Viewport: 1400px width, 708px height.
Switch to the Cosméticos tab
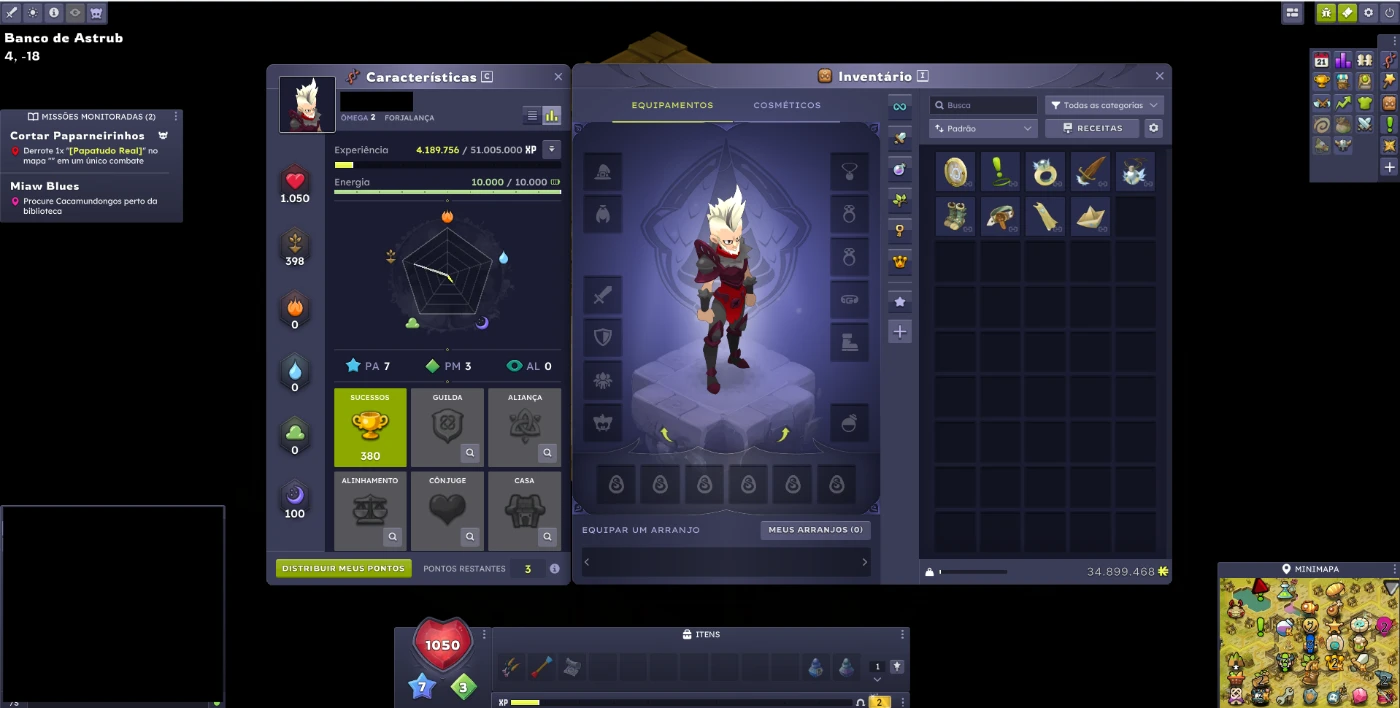click(787, 105)
